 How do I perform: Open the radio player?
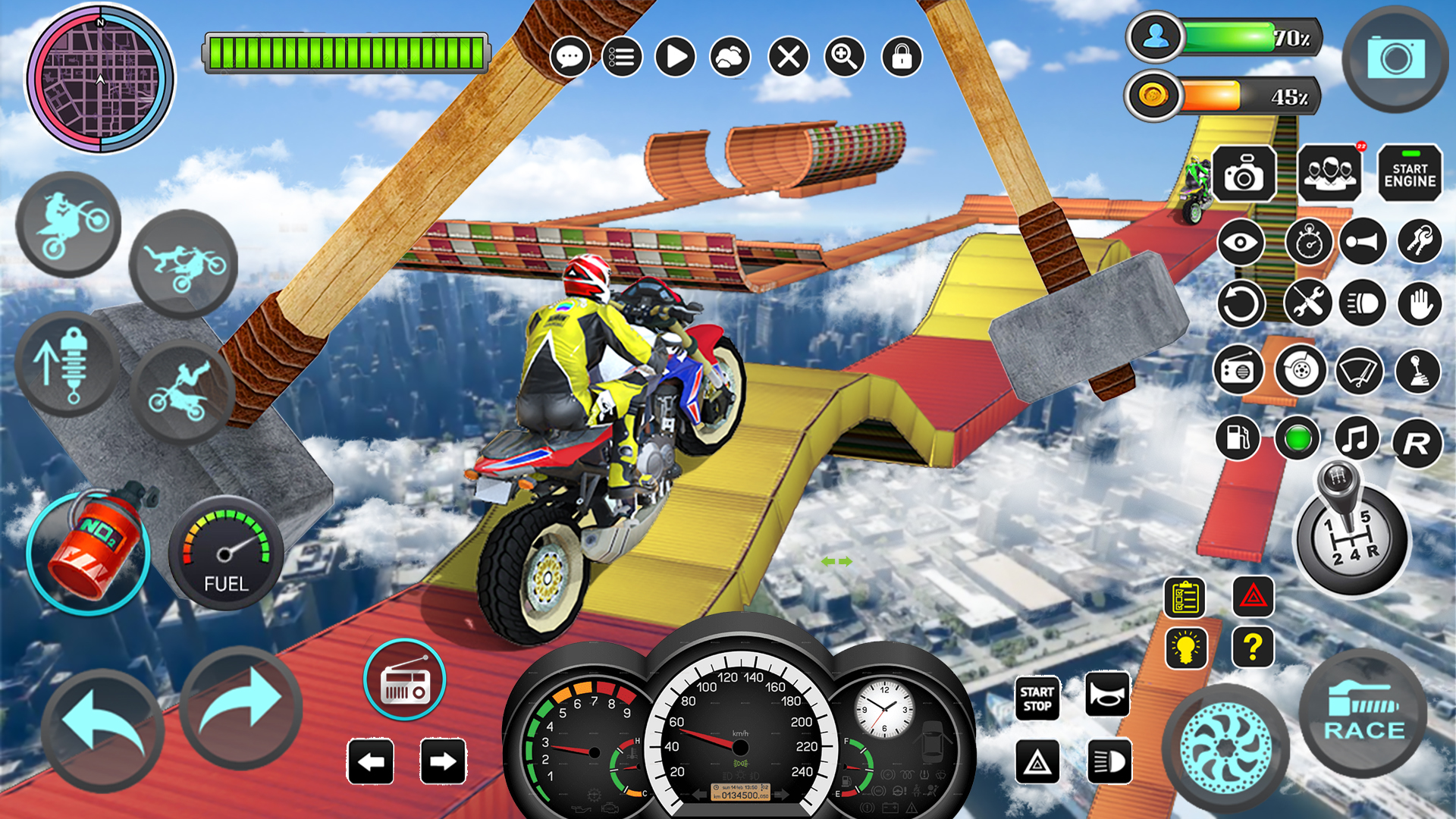(406, 680)
